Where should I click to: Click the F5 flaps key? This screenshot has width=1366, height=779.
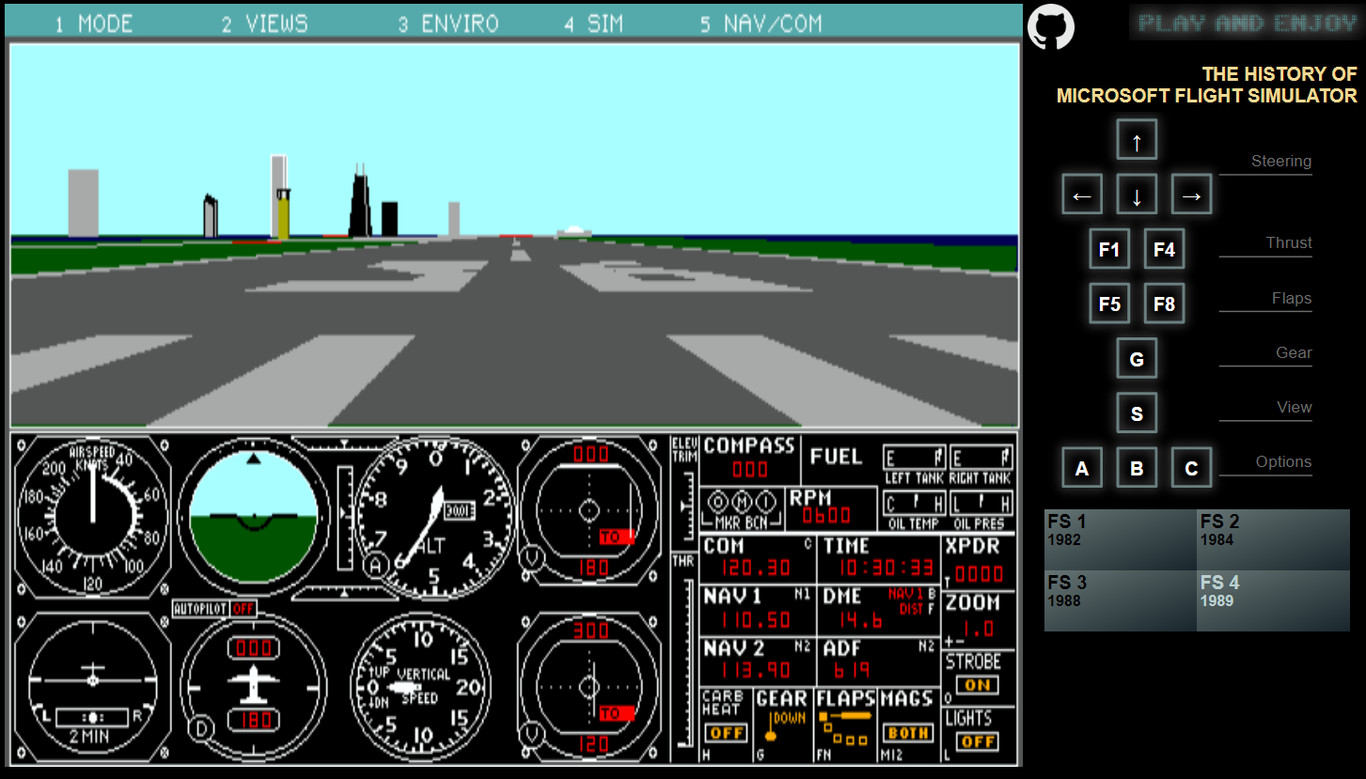tap(1109, 304)
